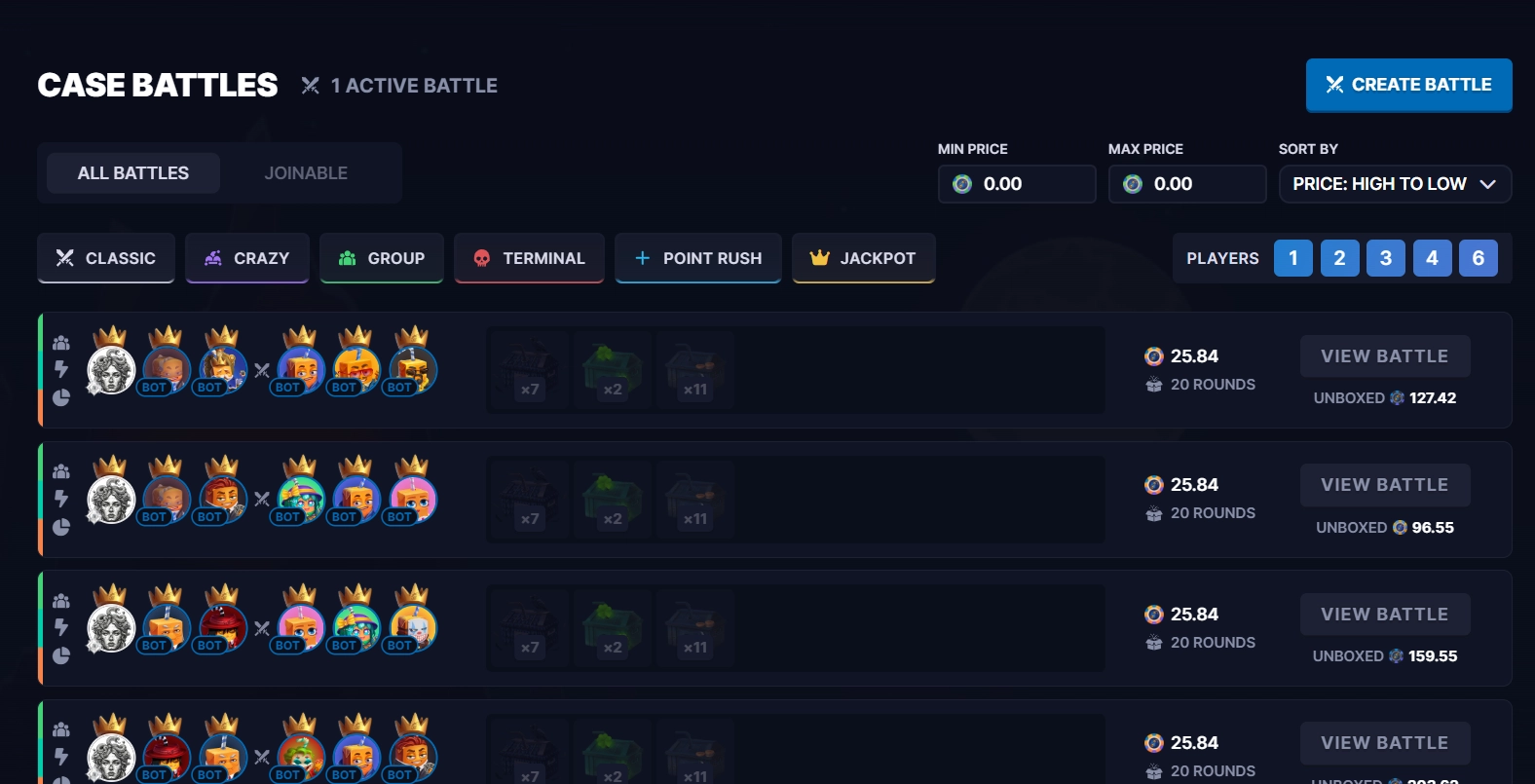Select the ALL BATTLES tab
Viewport: 1535px width, 784px height.
pos(133,172)
